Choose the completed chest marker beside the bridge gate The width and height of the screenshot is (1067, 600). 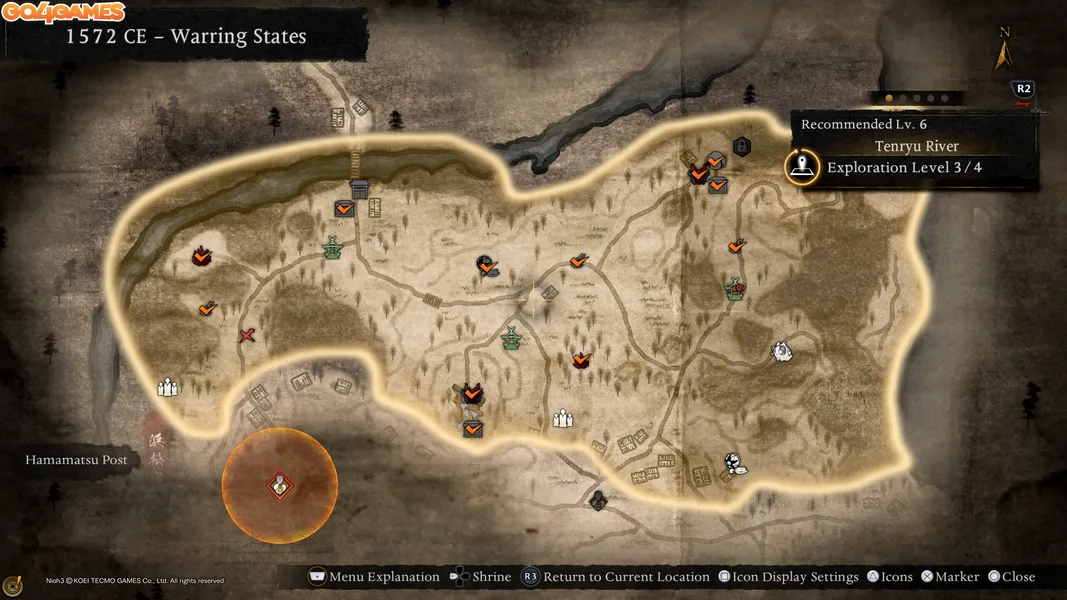click(x=344, y=208)
